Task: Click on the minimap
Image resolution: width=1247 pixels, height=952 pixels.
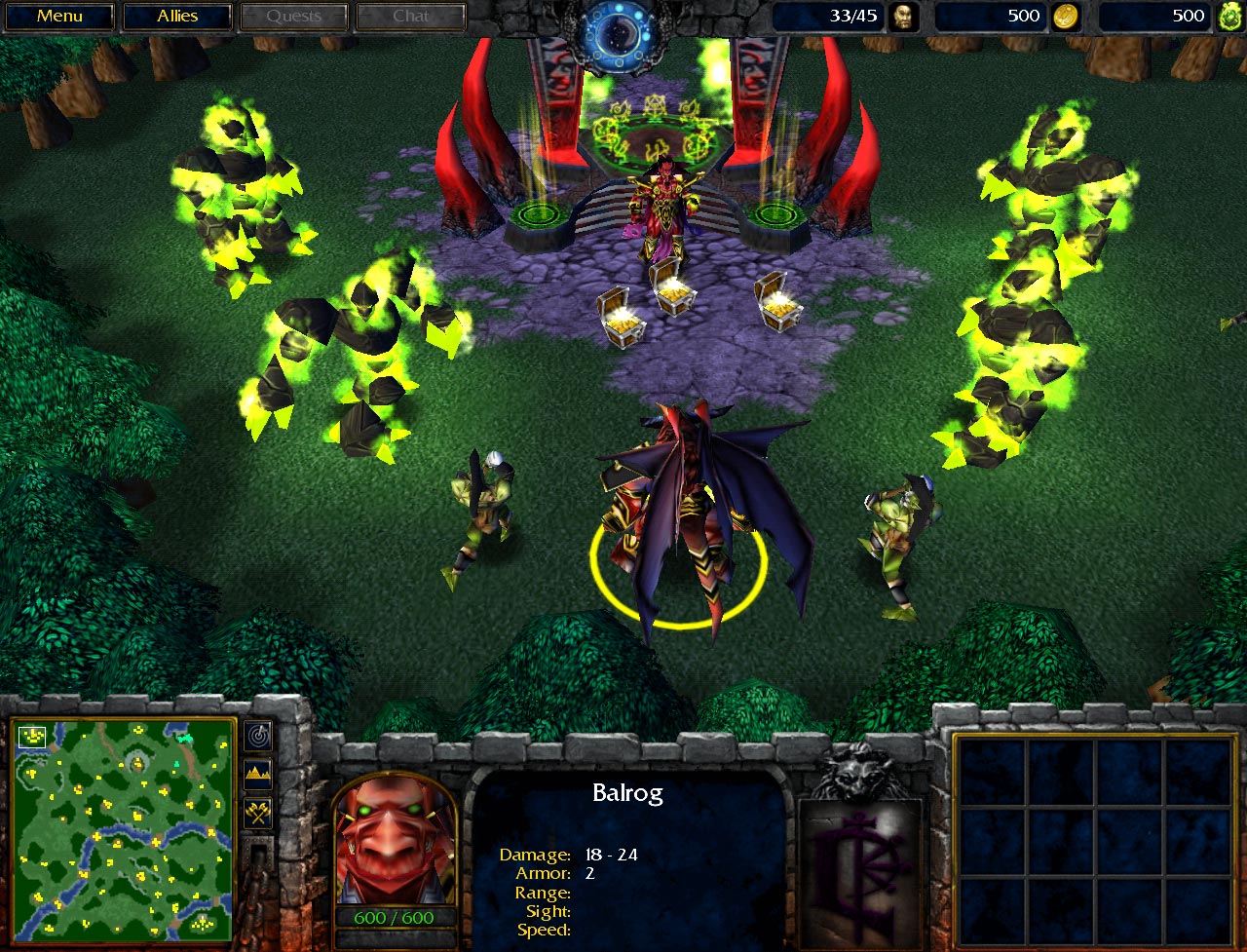Action: [122, 833]
